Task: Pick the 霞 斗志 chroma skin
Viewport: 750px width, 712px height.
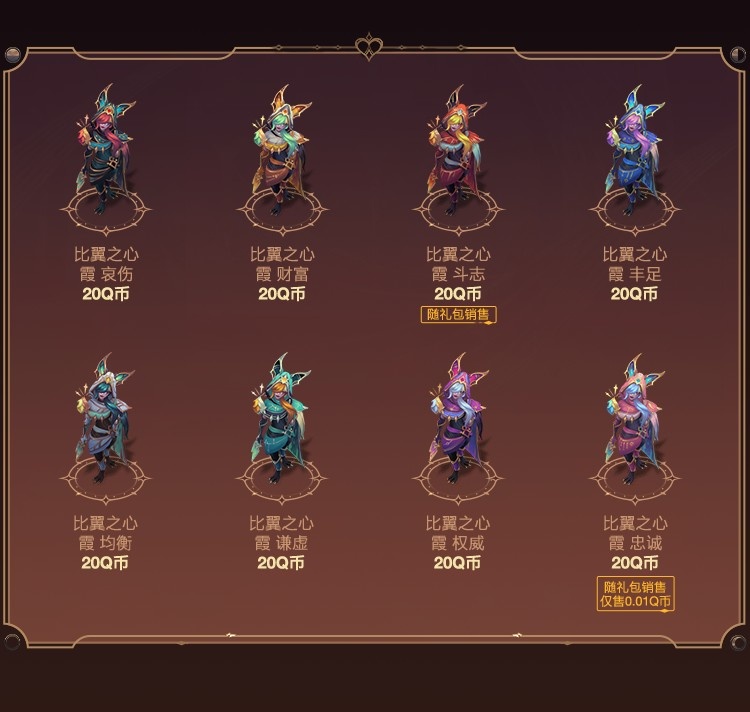Action: point(457,155)
